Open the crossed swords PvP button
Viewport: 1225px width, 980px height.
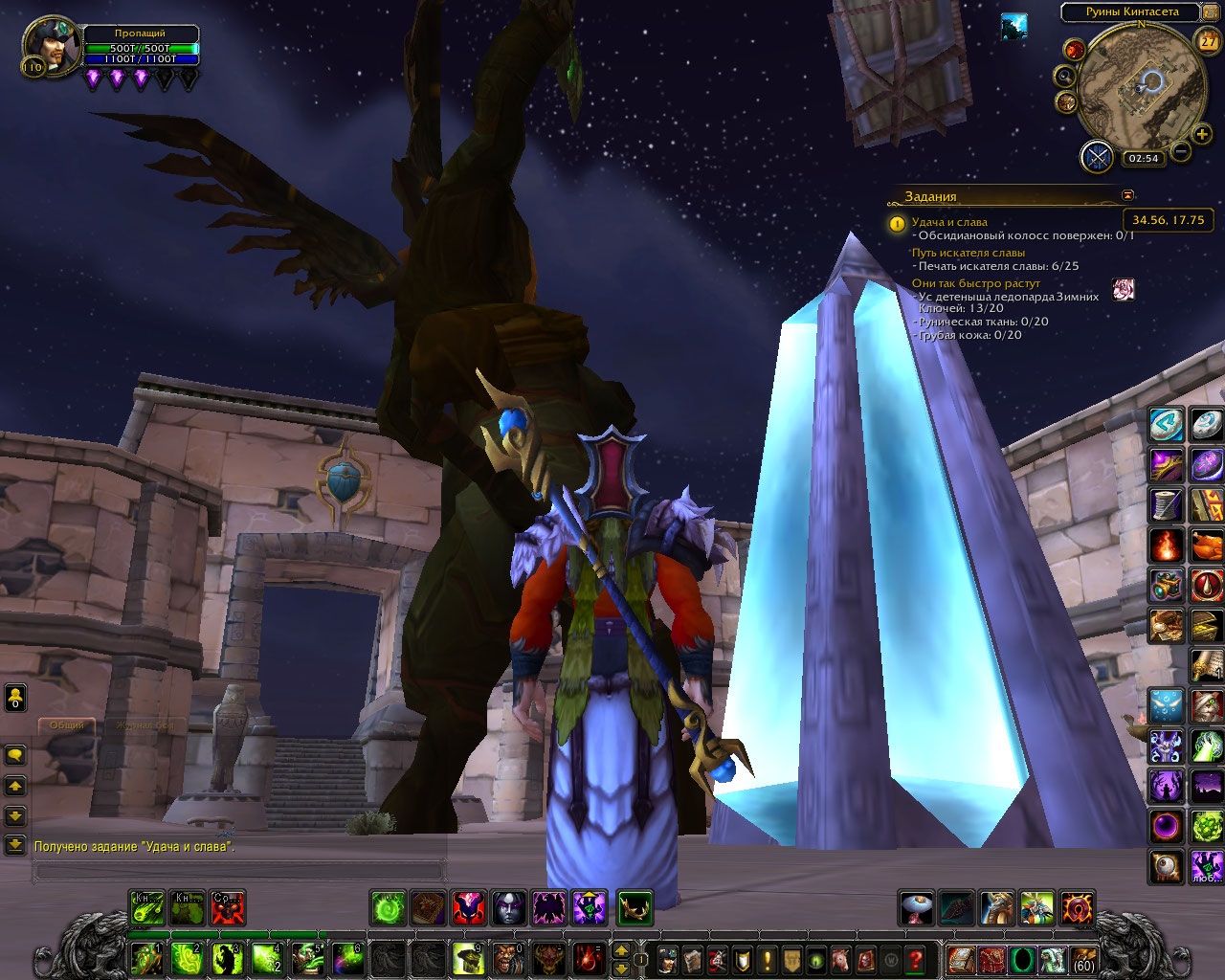click(1098, 156)
